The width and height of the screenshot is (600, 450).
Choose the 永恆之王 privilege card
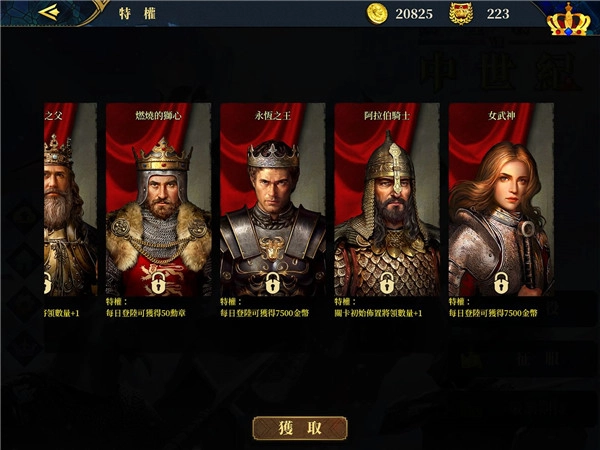coord(273,200)
